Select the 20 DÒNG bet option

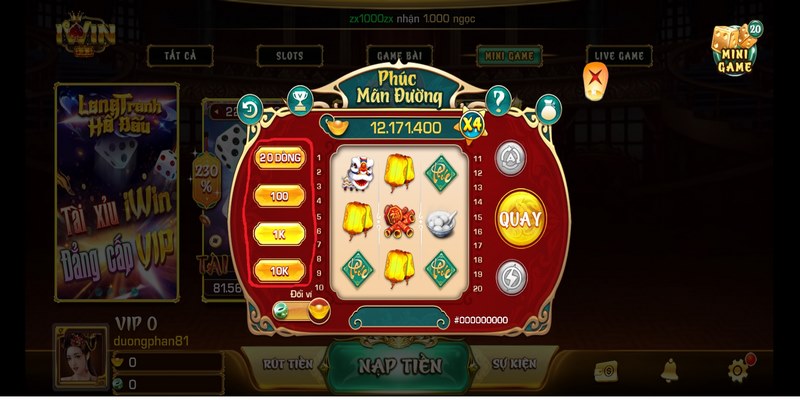280,158
